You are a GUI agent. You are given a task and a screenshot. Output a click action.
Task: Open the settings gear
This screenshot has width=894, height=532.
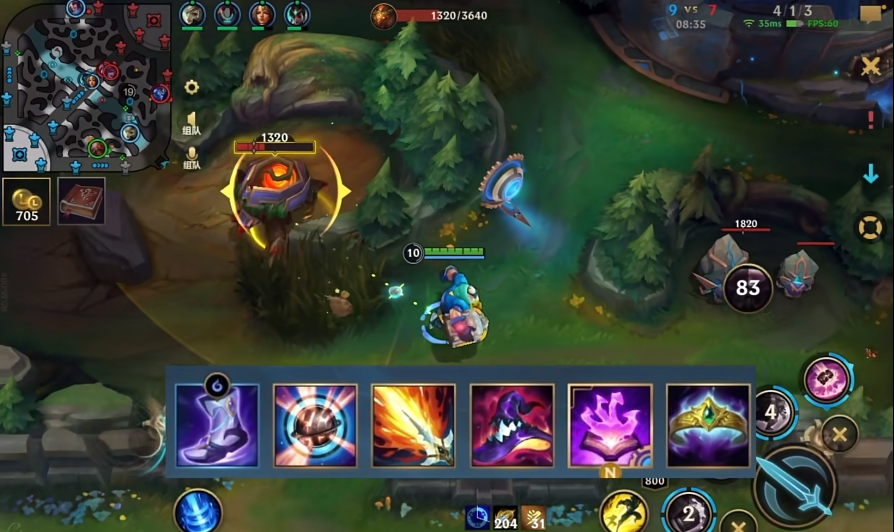[191, 87]
